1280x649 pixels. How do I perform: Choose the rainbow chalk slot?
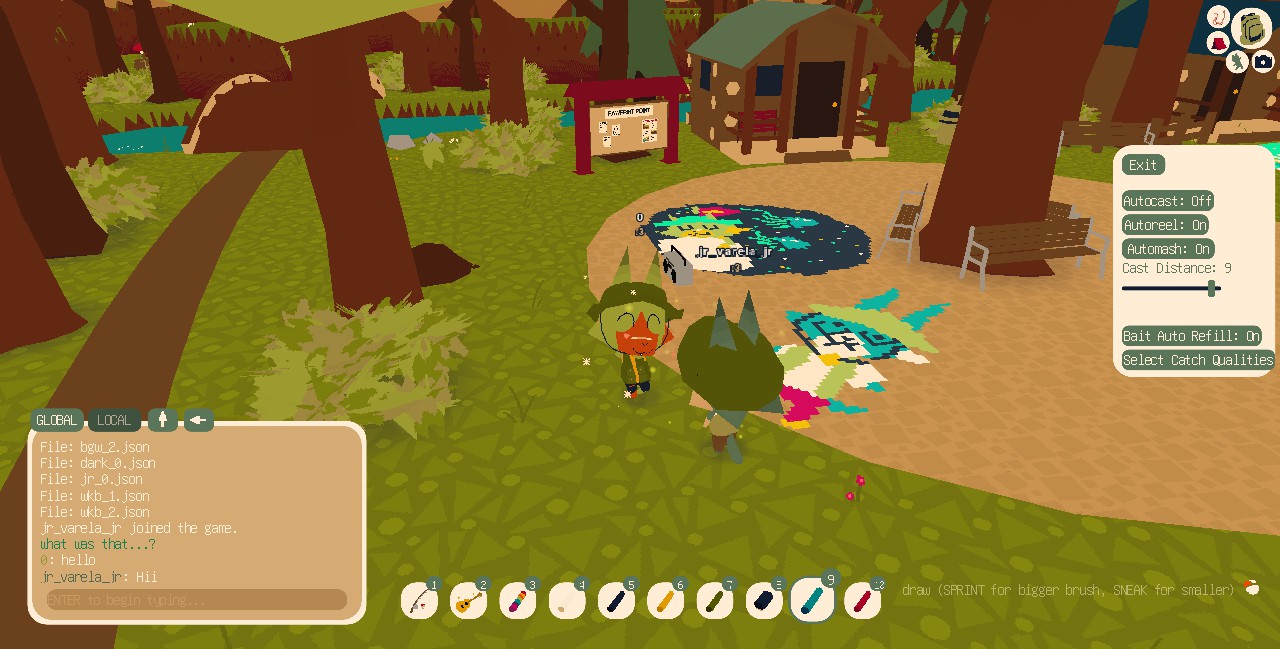(x=518, y=601)
